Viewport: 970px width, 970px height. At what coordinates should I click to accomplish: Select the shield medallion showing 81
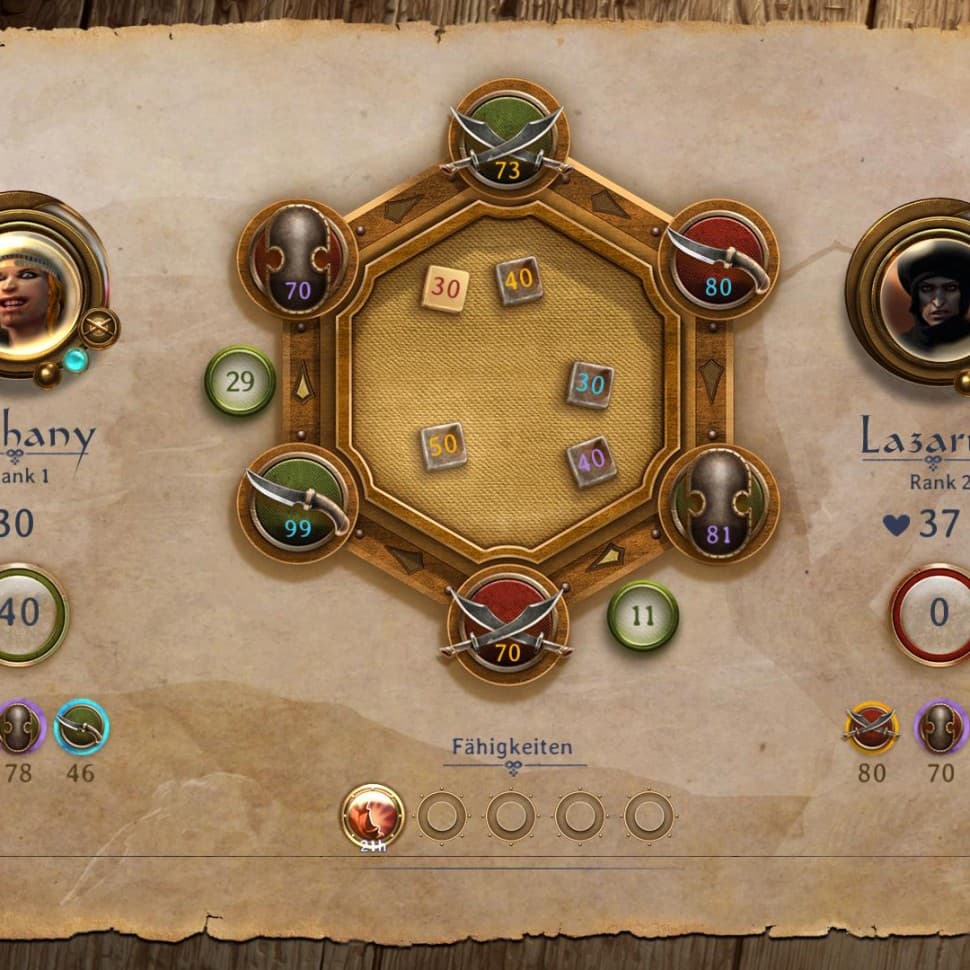718,504
